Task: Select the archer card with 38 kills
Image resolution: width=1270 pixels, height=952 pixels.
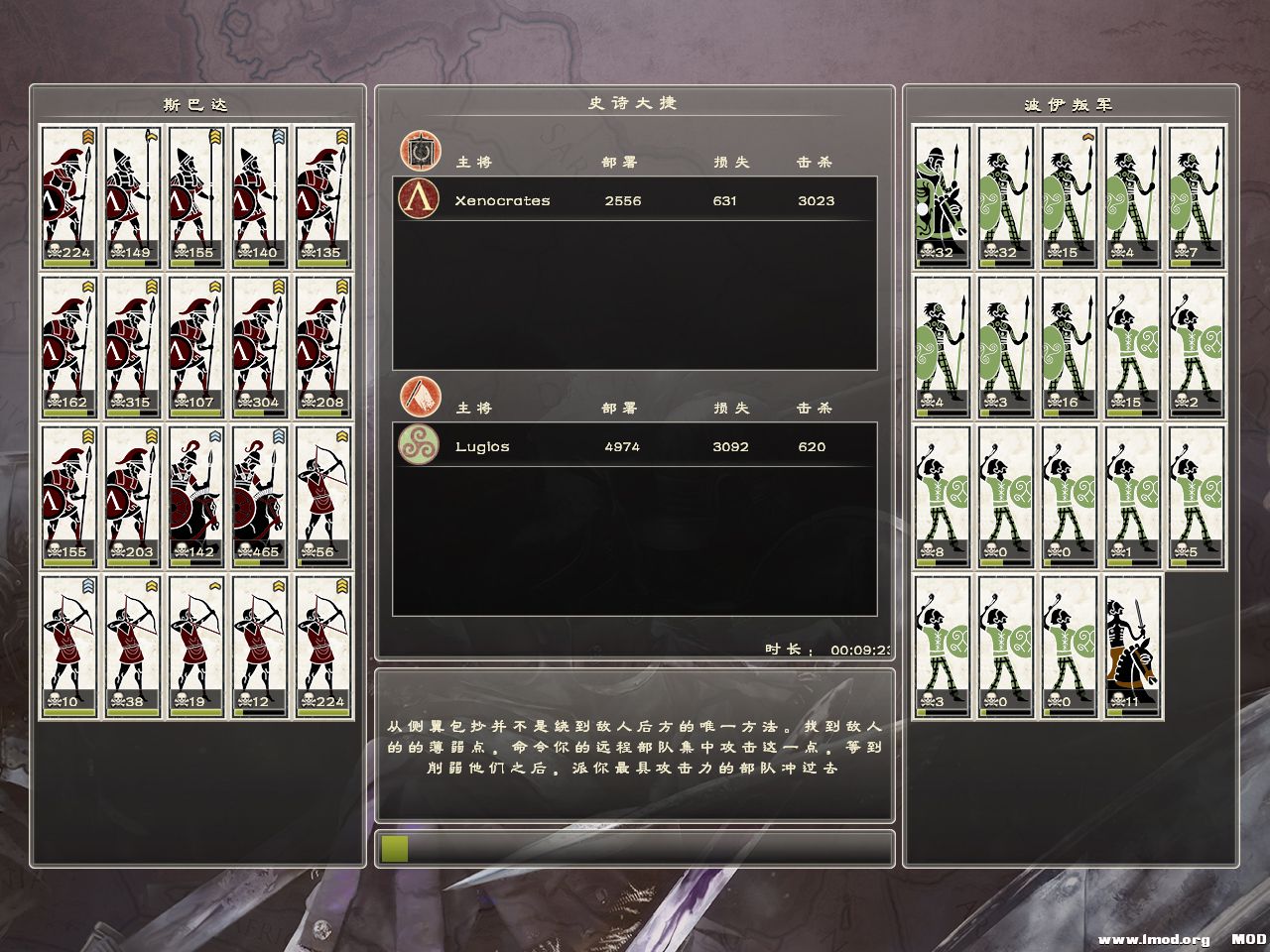Action: coord(132,647)
